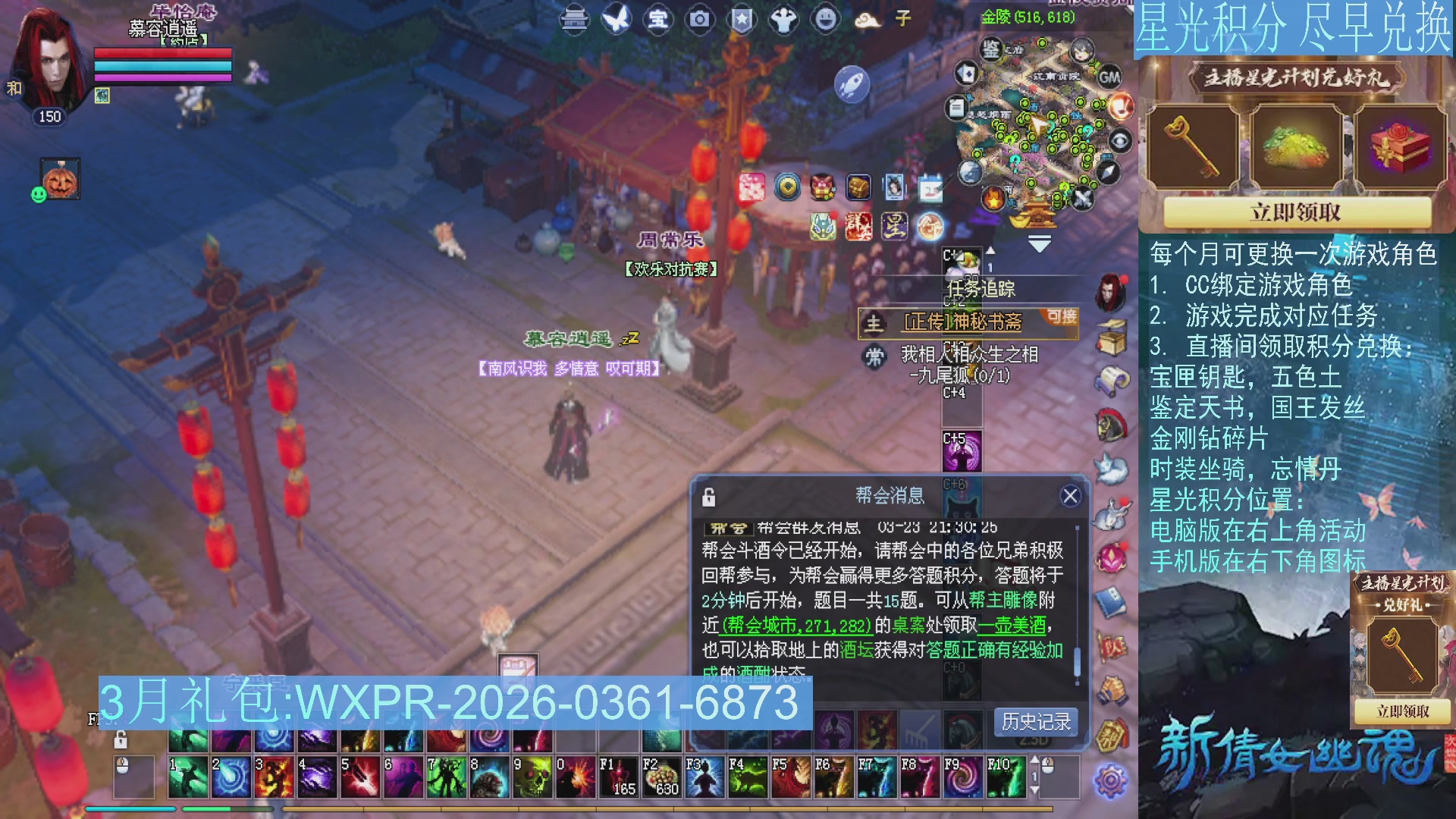
Task: Open the 宝 treasure icon on top toolbar
Action: pyautogui.click(x=657, y=20)
